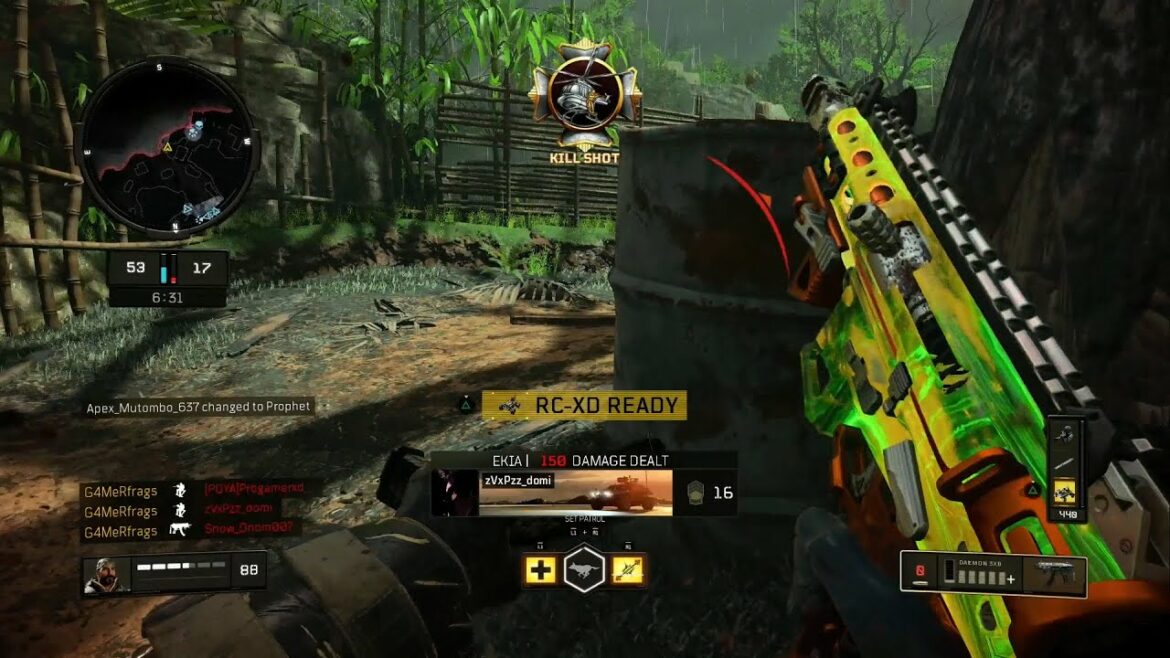
Task: Choose the yellow plus-sign dog command
Action: 541,570
